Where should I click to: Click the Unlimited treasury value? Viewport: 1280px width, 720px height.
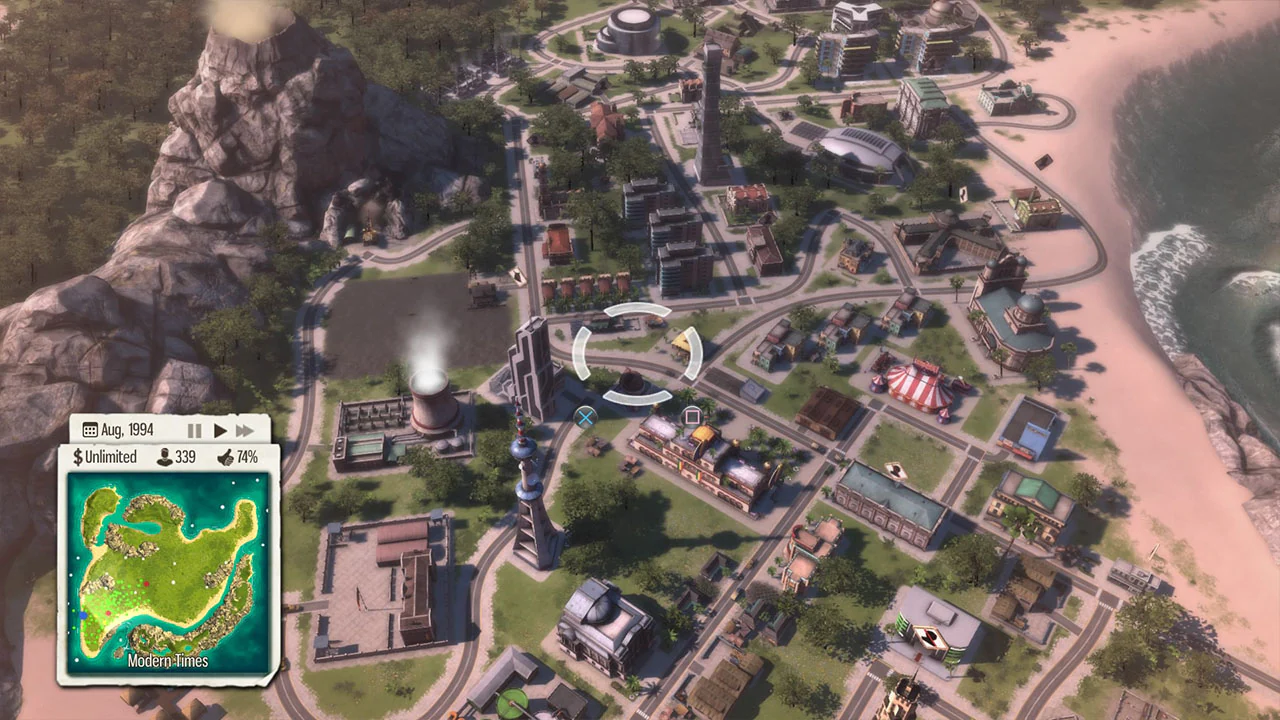112,457
